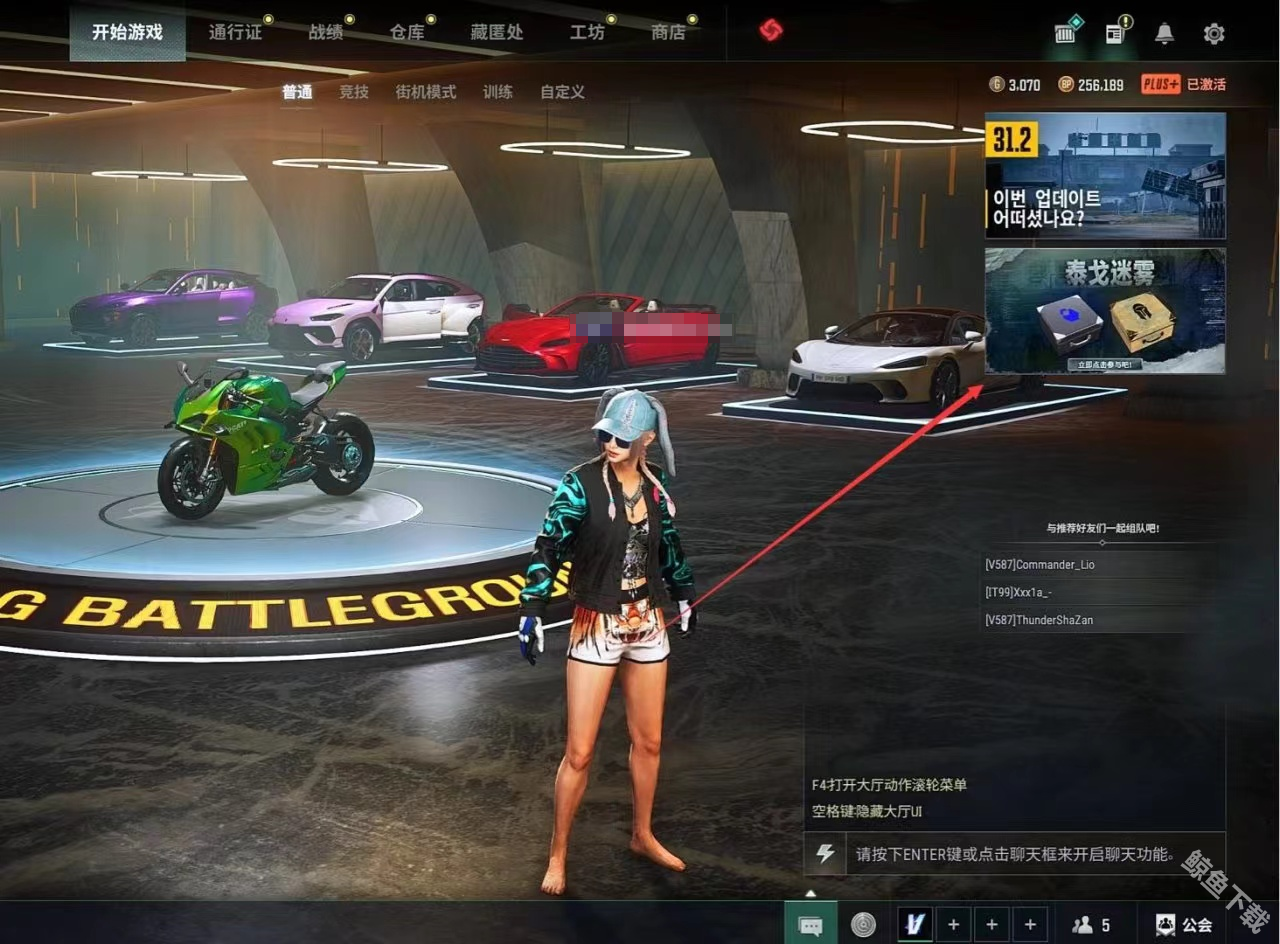1280x944 pixels.
Task: Open the 自定义 custom match mode
Action: pos(562,92)
